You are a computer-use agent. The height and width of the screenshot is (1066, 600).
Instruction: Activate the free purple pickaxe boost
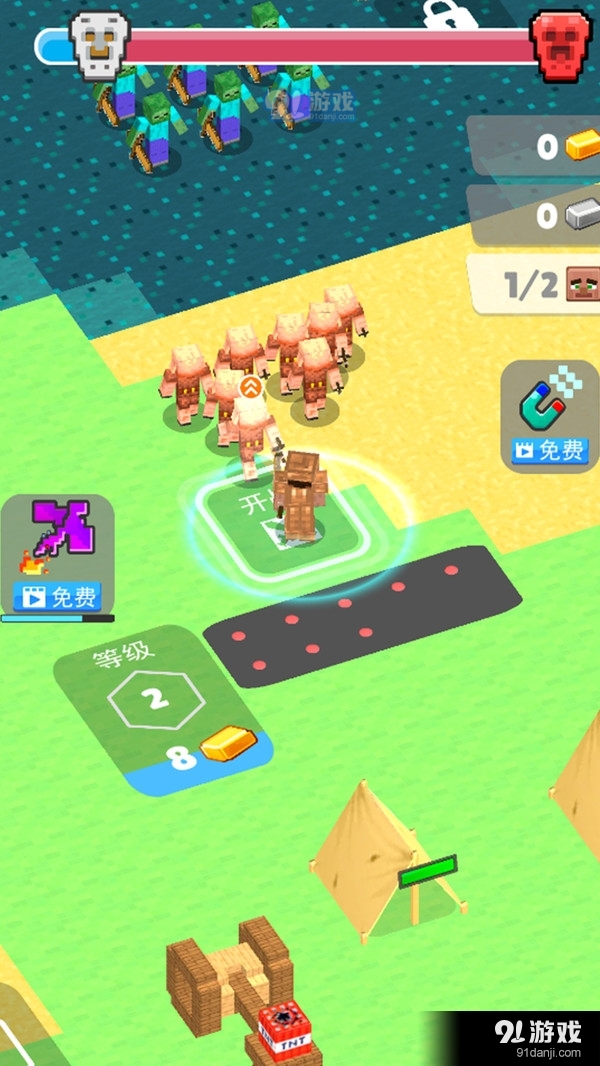click(x=59, y=597)
